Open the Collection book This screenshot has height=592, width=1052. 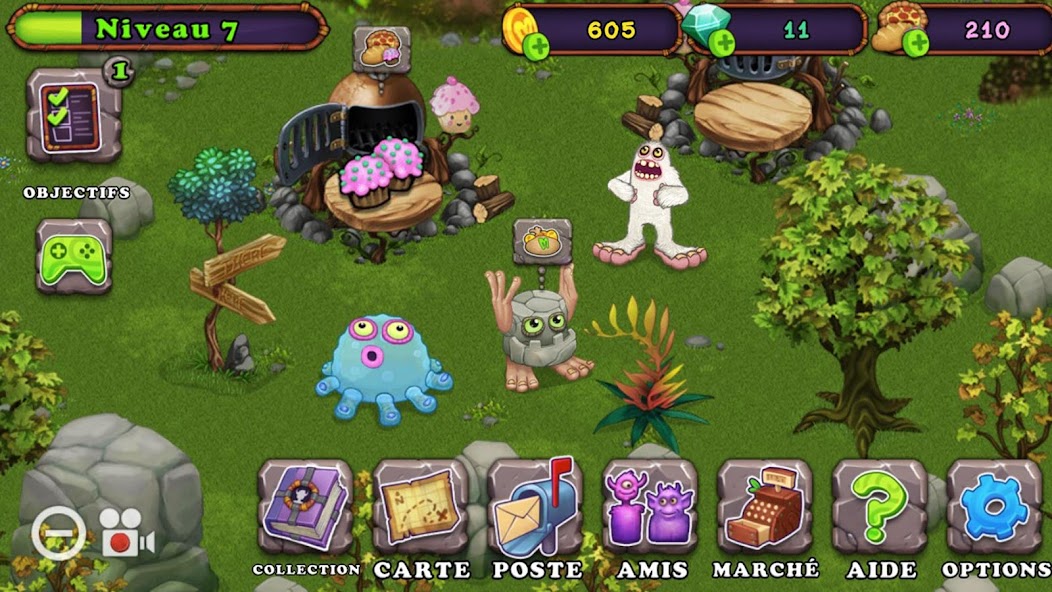(x=305, y=507)
